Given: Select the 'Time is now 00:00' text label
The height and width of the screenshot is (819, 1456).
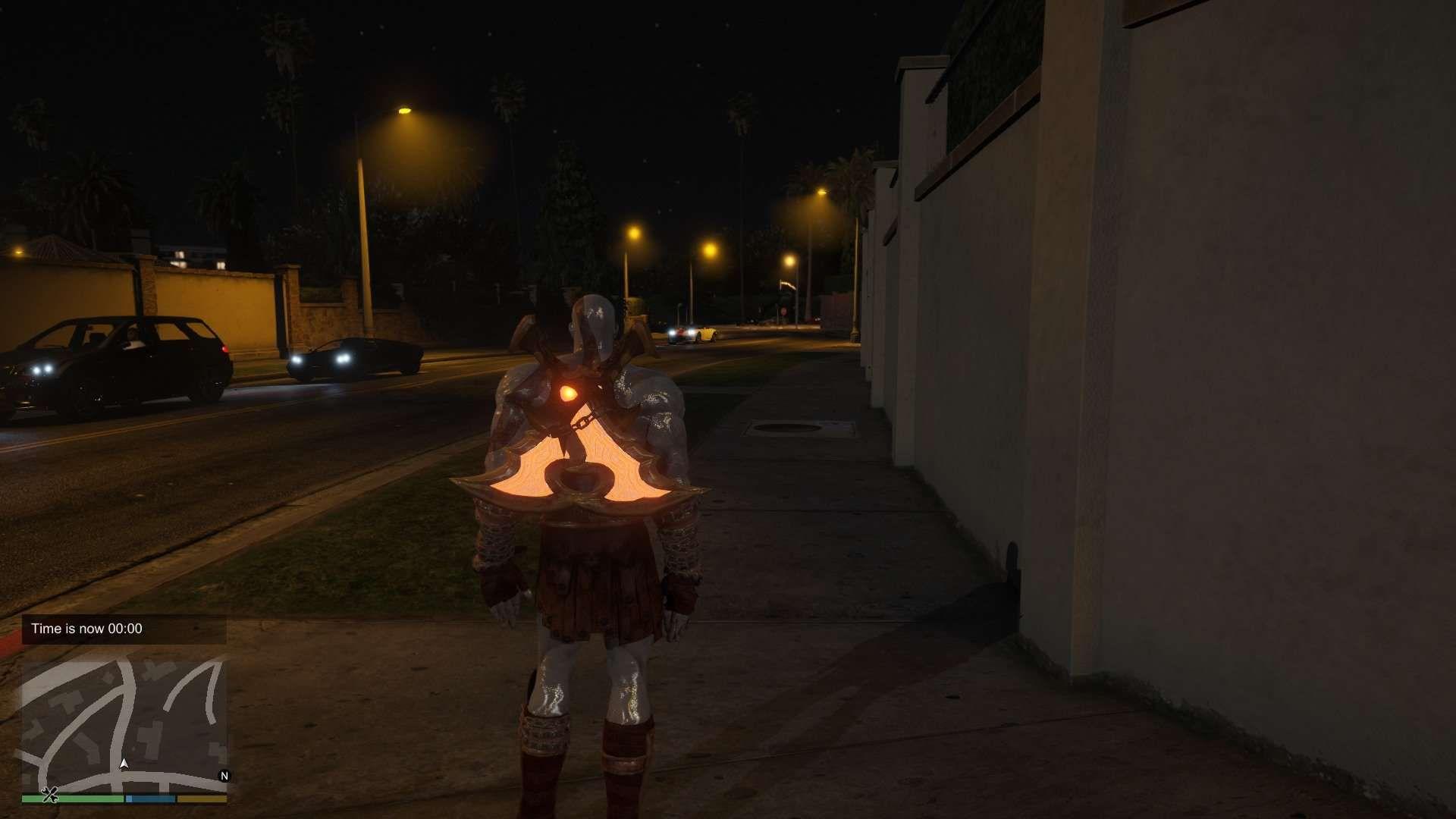Looking at the screenshot, I should [87, 629].
